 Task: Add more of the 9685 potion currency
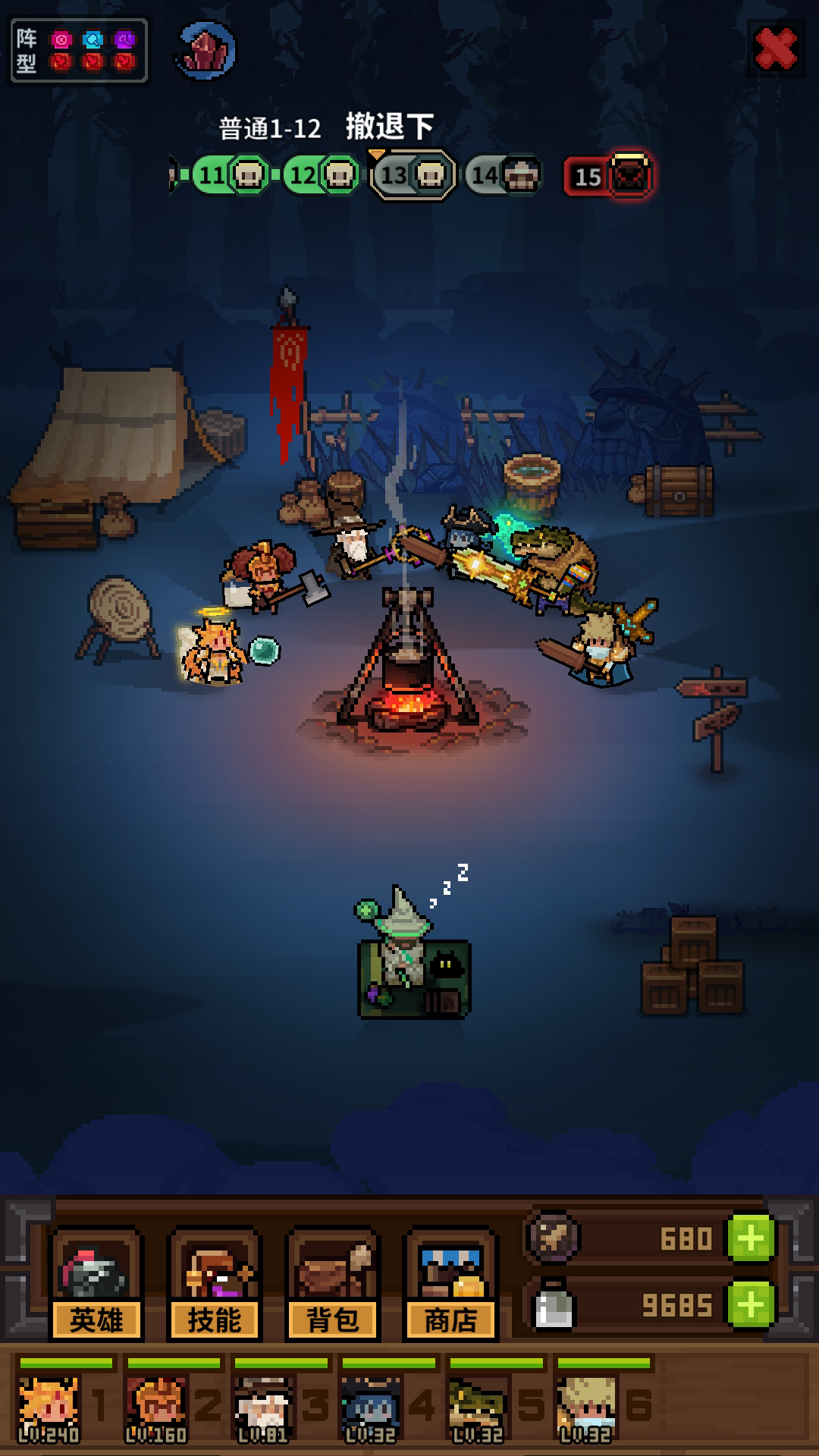751,1304
